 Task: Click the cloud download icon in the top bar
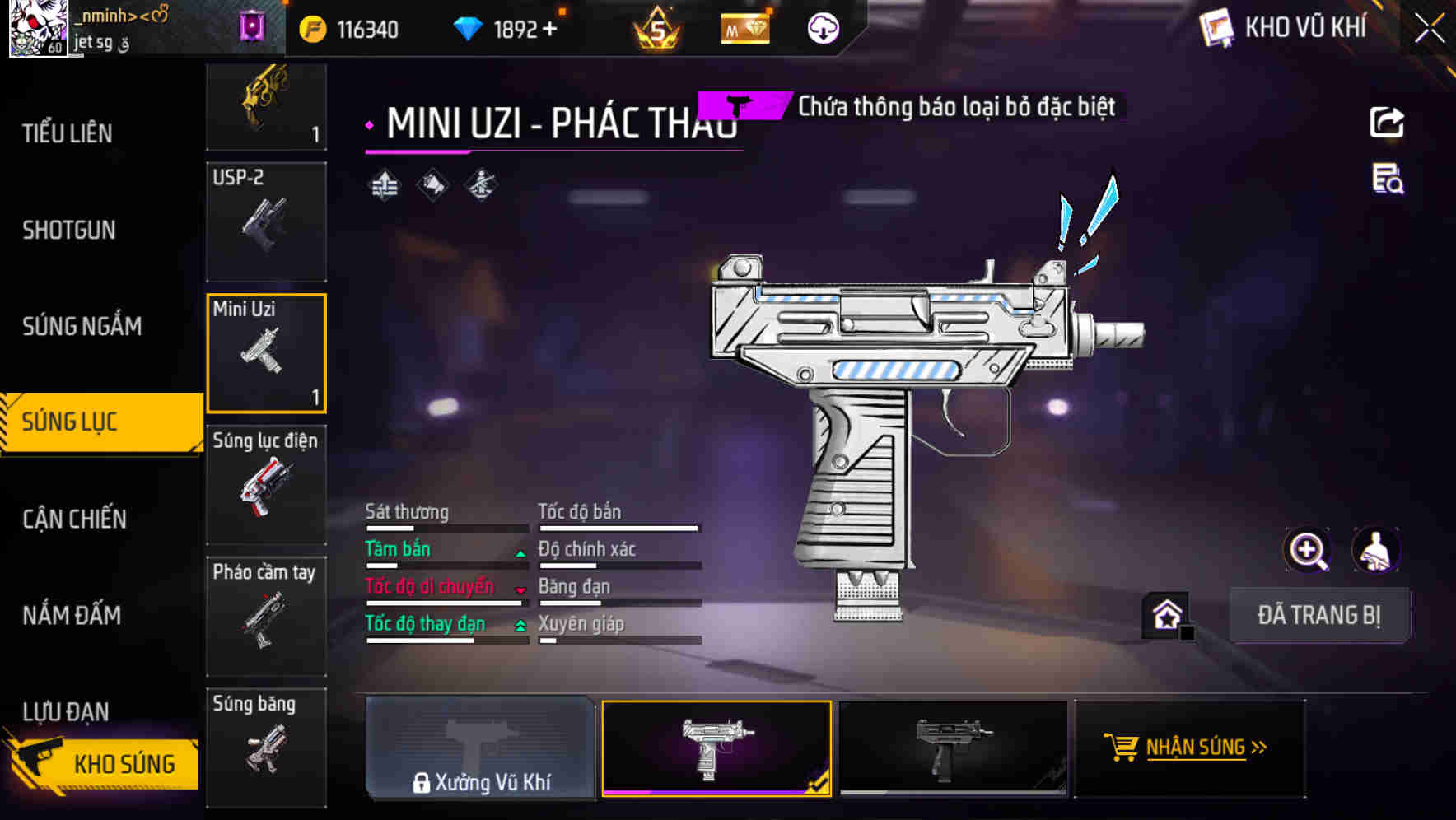[x=824, y=27]
